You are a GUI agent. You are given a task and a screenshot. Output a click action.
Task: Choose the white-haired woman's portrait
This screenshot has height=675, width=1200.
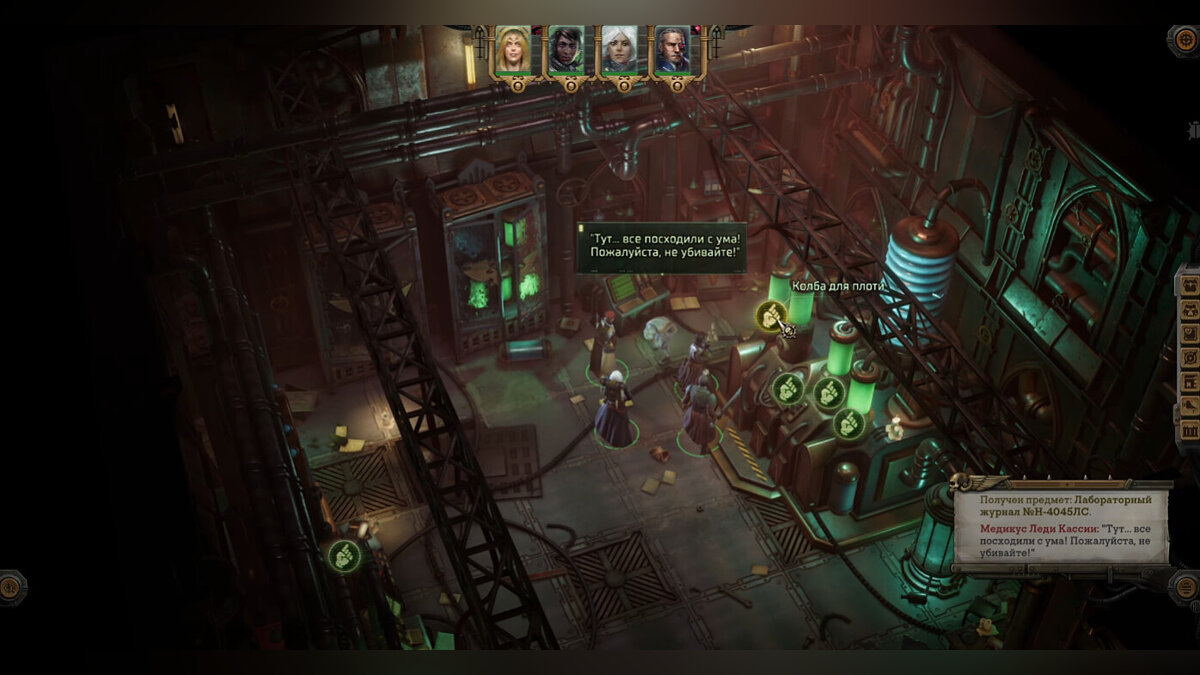(x=619, y=51)
